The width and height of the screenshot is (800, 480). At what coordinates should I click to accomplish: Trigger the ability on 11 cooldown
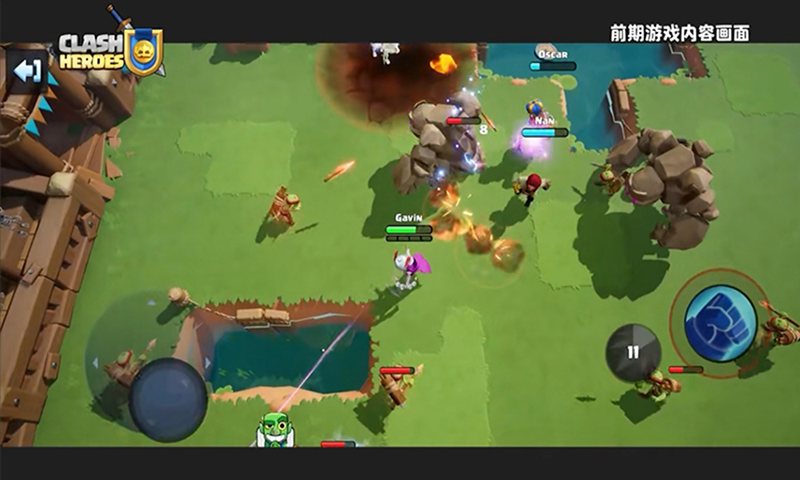click(x=633, y=352)
